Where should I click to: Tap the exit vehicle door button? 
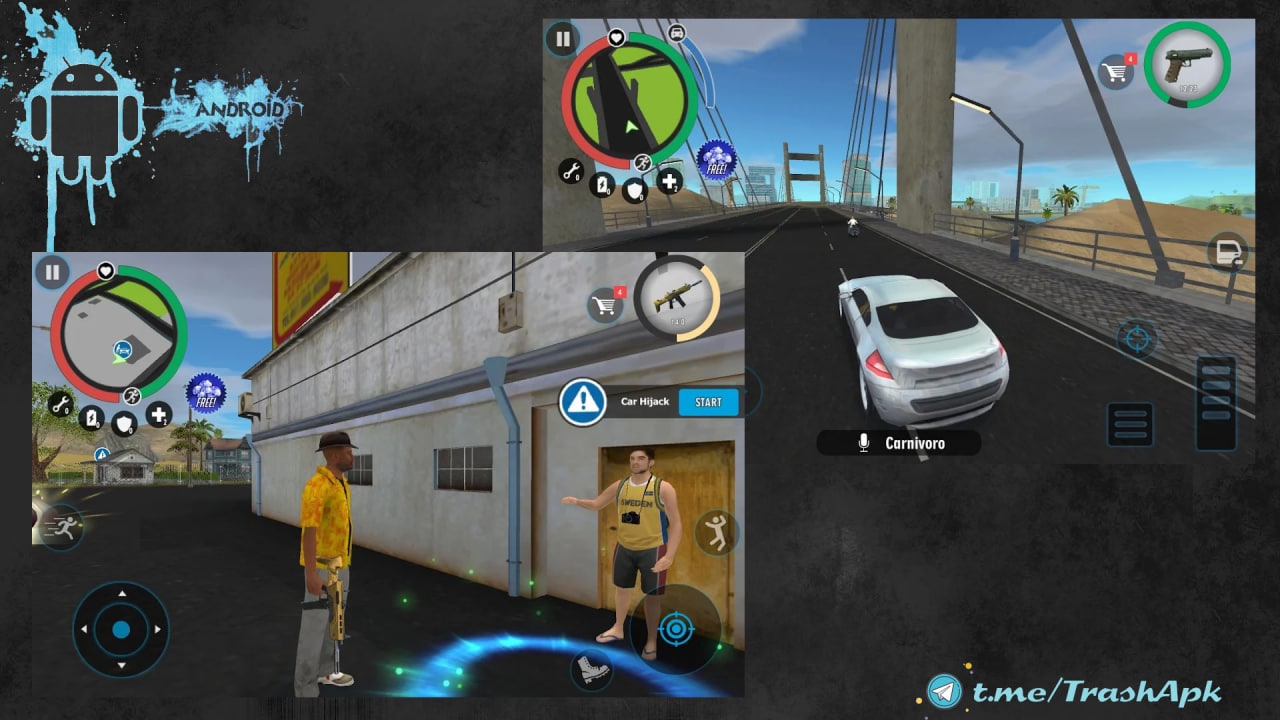click(1227, 253)
